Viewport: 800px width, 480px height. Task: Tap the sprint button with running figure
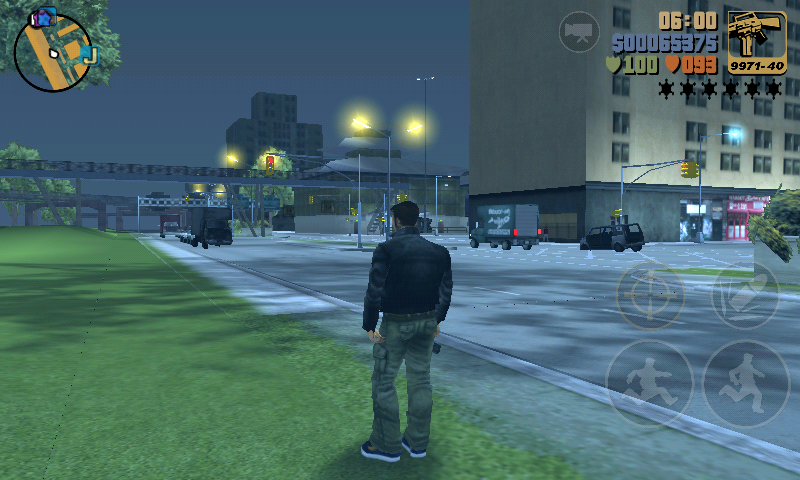click(x=746, y=383)
